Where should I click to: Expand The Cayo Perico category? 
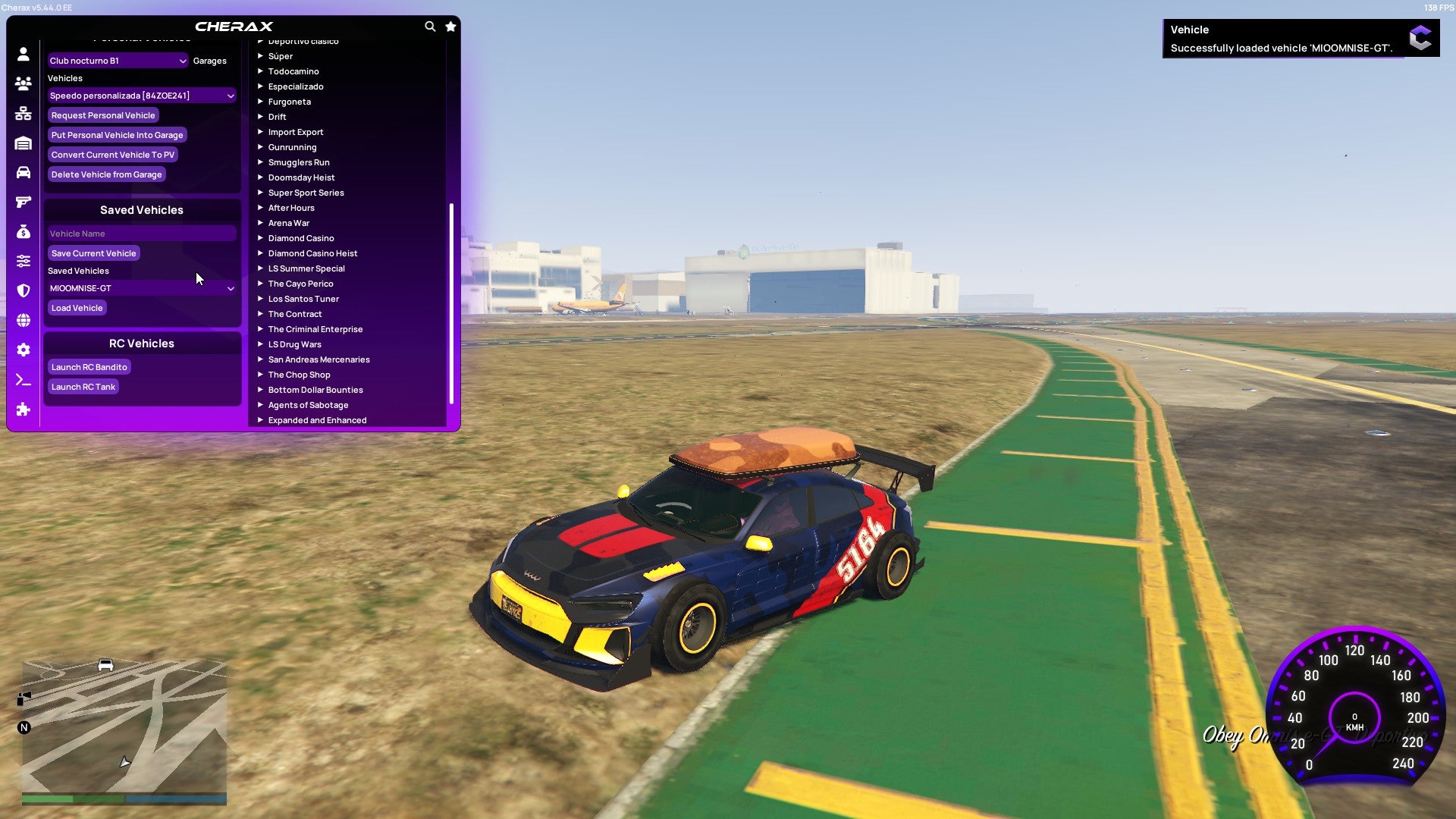[301, 283]
